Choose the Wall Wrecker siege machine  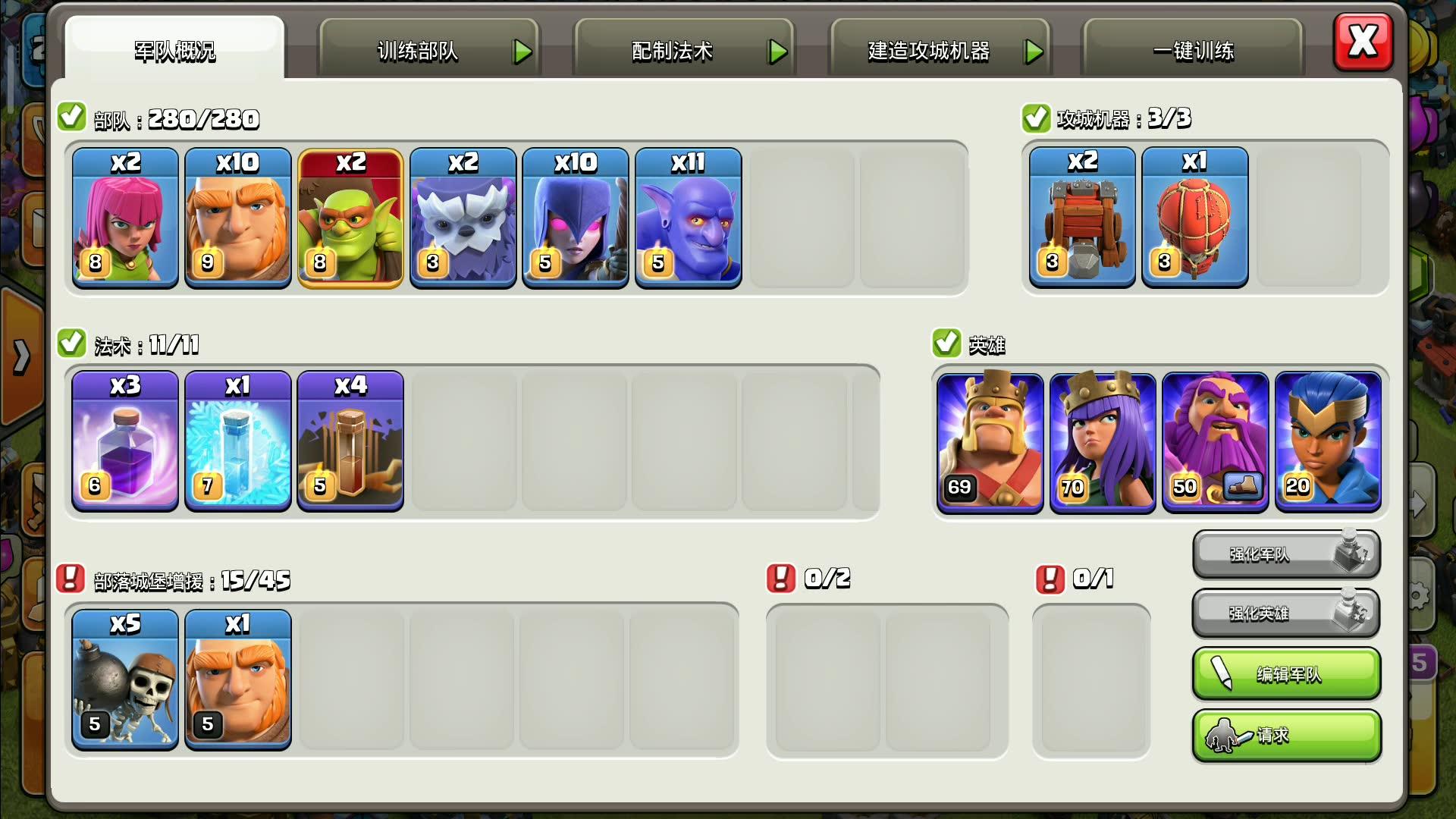[1082, 218]
